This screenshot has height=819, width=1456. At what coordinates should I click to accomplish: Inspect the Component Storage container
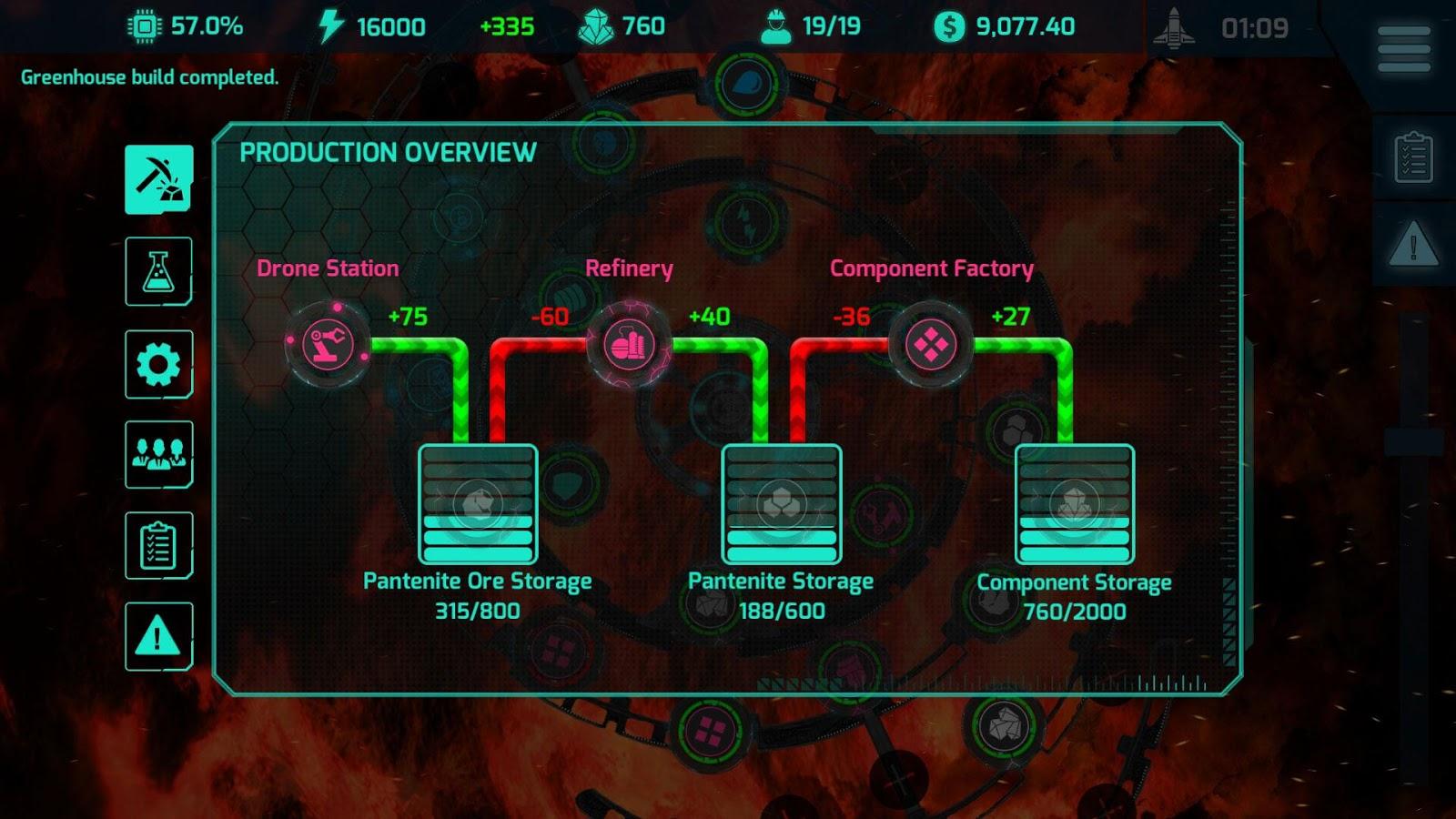[x=1075, y=504]
